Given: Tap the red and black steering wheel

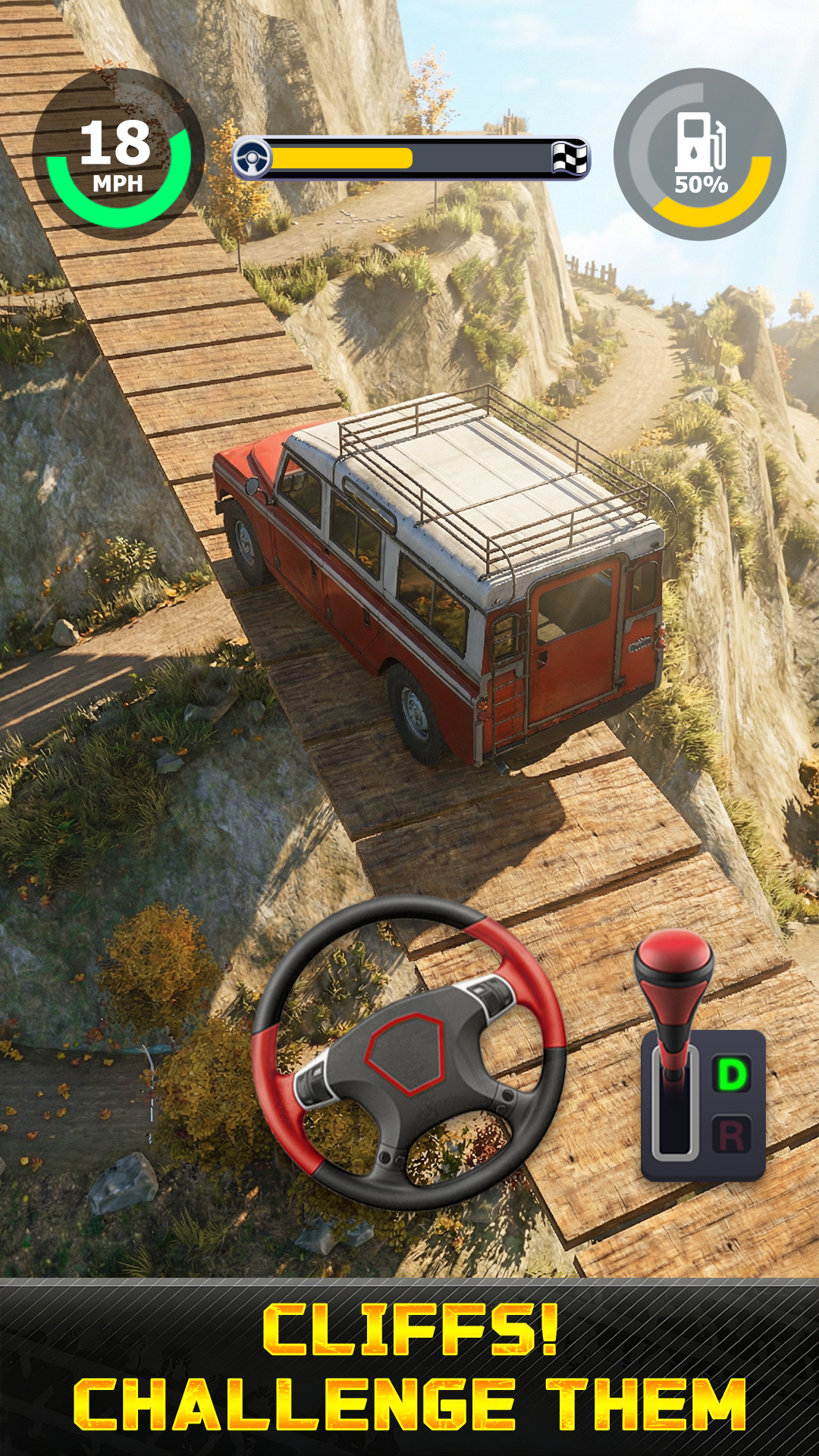Looking at the screenshot, I should [x=408, y=1053].
